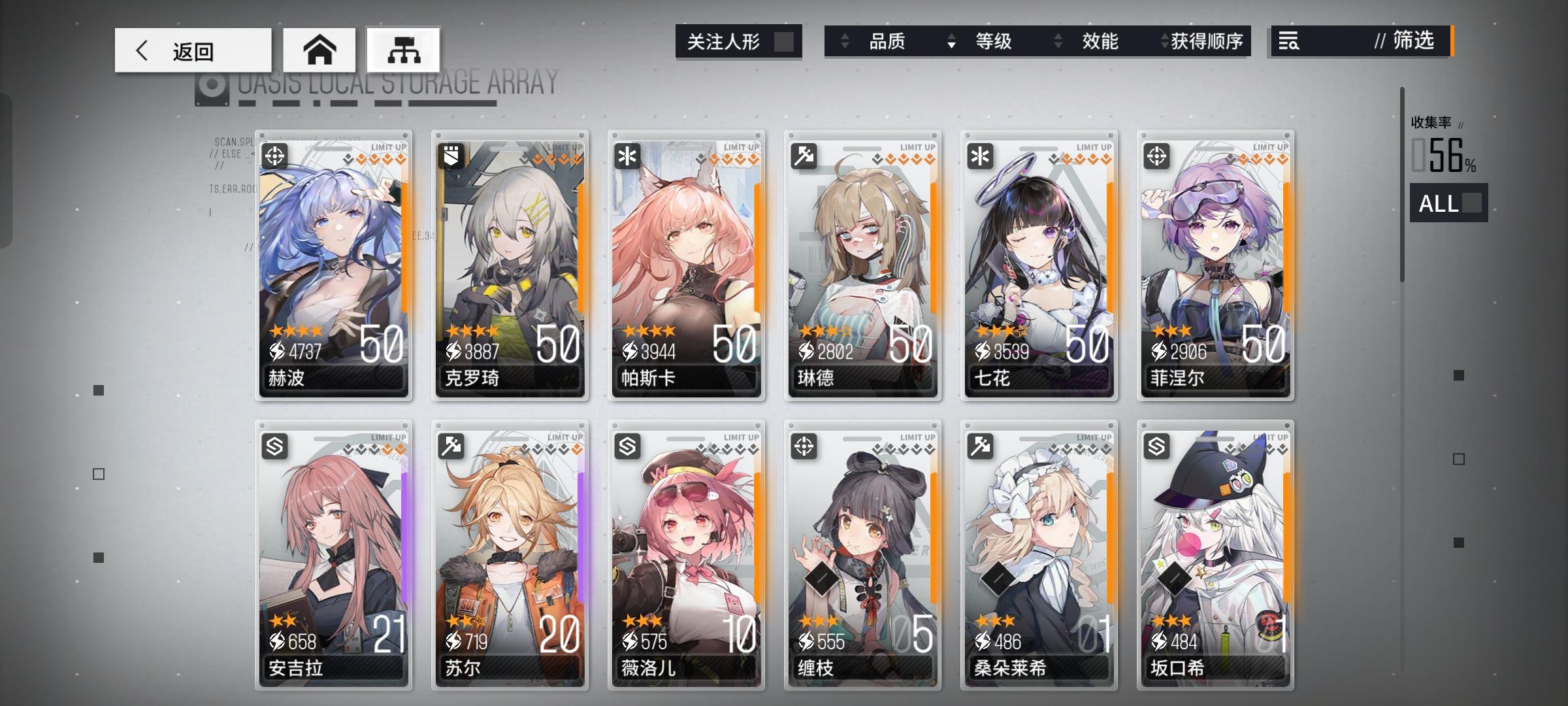Click the shield class icon on 克罗琦's card
Viewport: 1568px width, 706px height.
(x=452, y=155)
